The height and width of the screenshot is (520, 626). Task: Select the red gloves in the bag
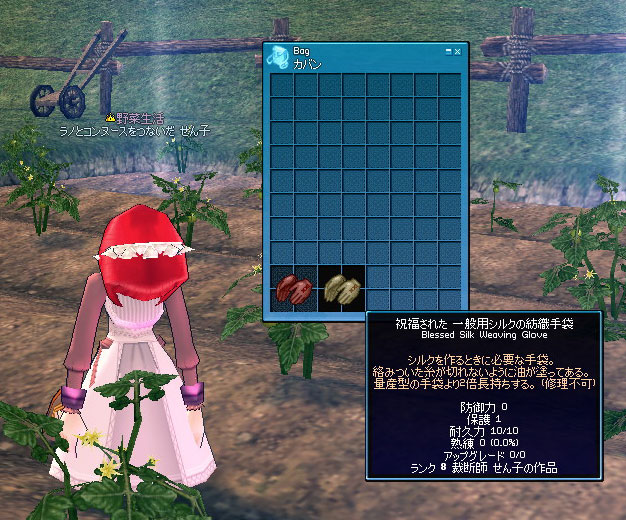(293, 290)
